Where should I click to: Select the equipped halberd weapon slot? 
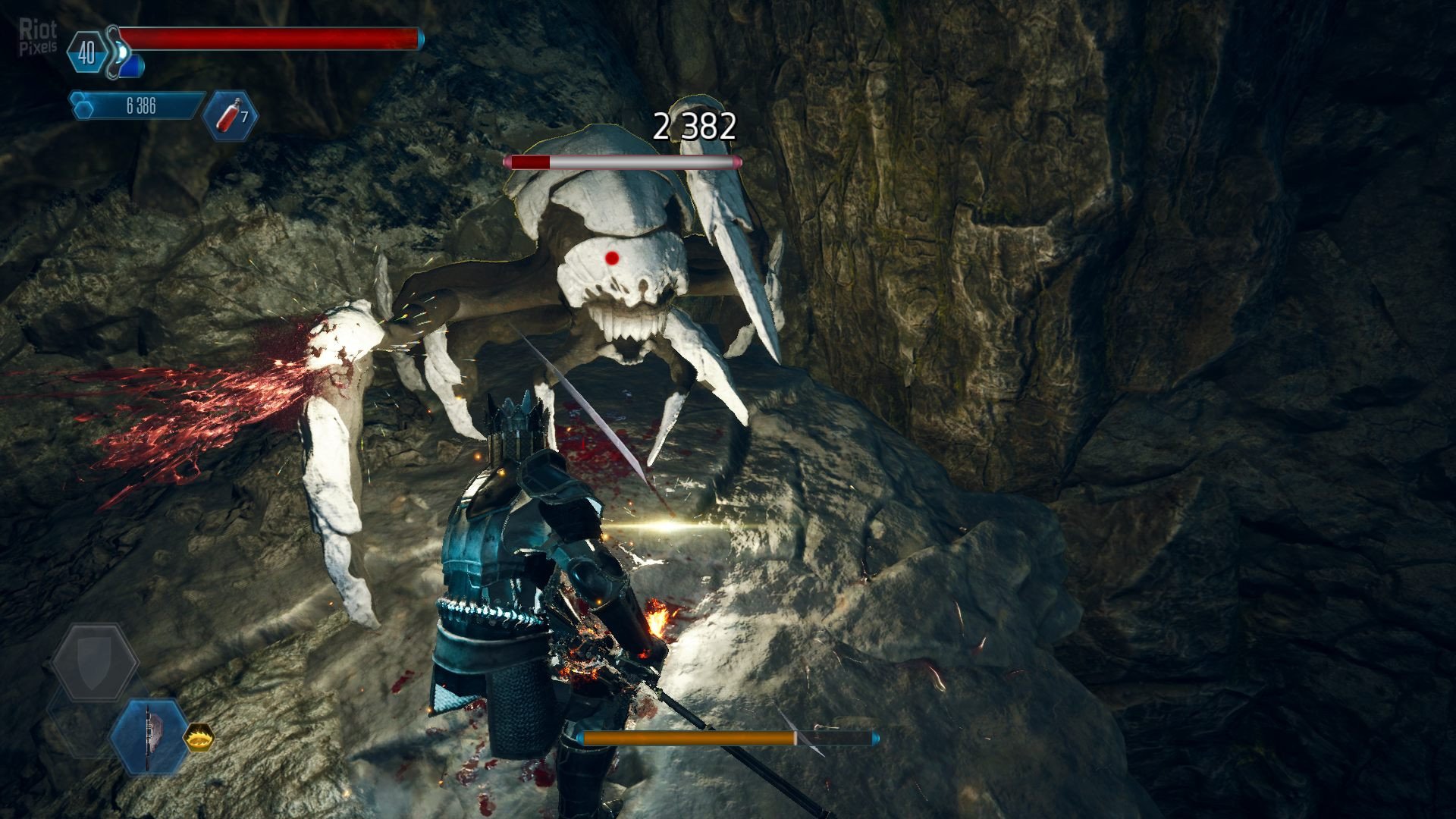pyautogui.click(x=149, y=736)
